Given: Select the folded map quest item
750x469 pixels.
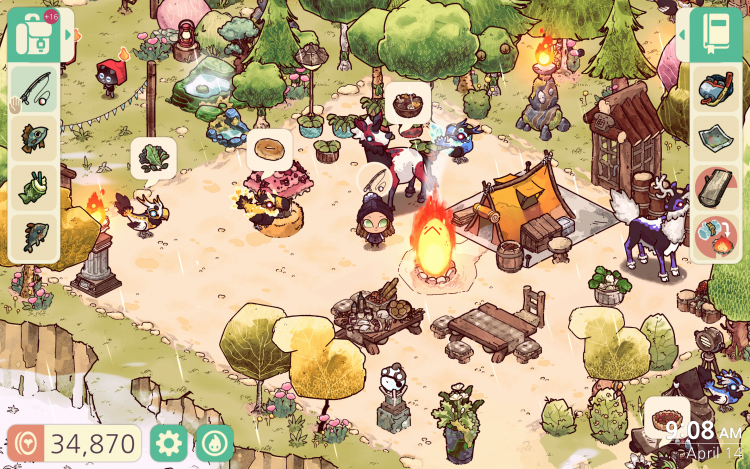Looking at the screenshot, I should click(x=717, y=138).
